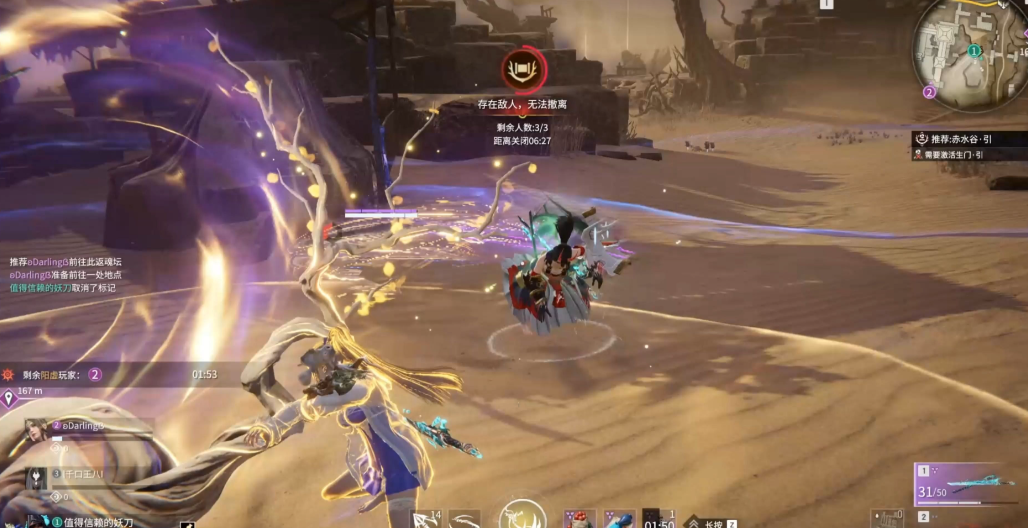The image size is (1028, 528).
Task: Switch to the empty weapon slot 2
Action: point(969,517)
